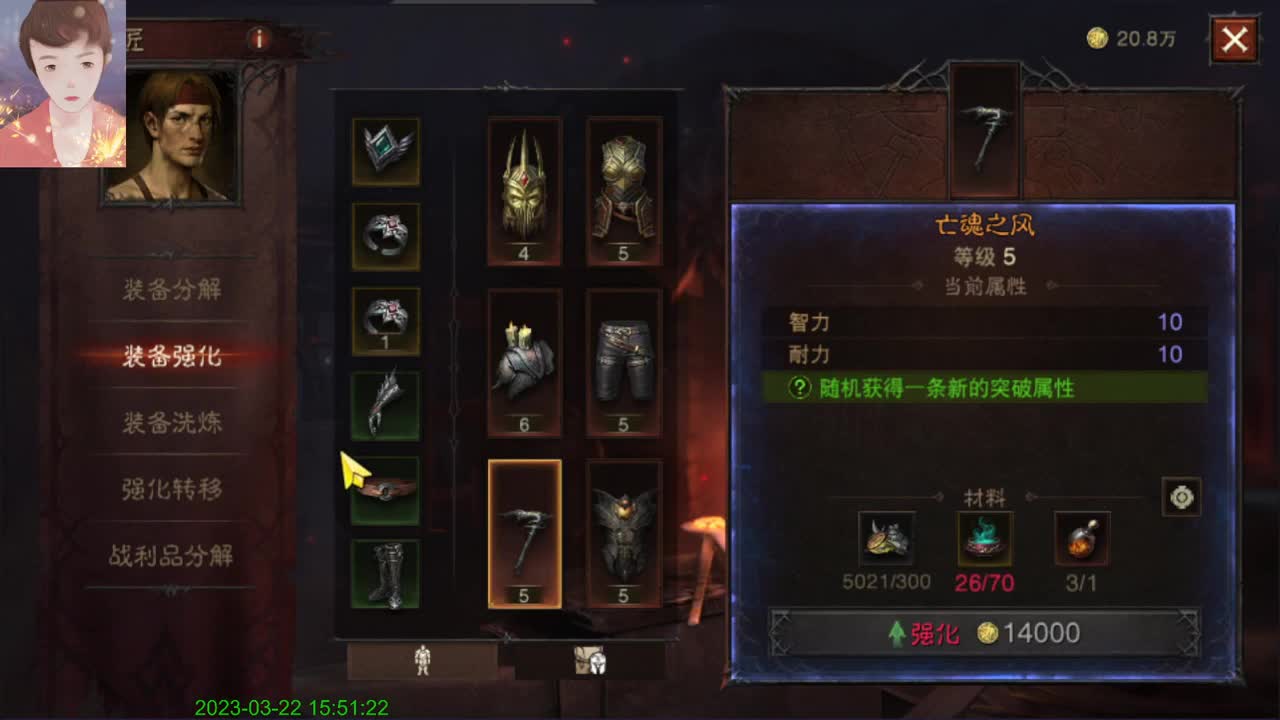1280x720 pixels.
Task: Select the level 4 helmet item
Action: click(524, 190)
